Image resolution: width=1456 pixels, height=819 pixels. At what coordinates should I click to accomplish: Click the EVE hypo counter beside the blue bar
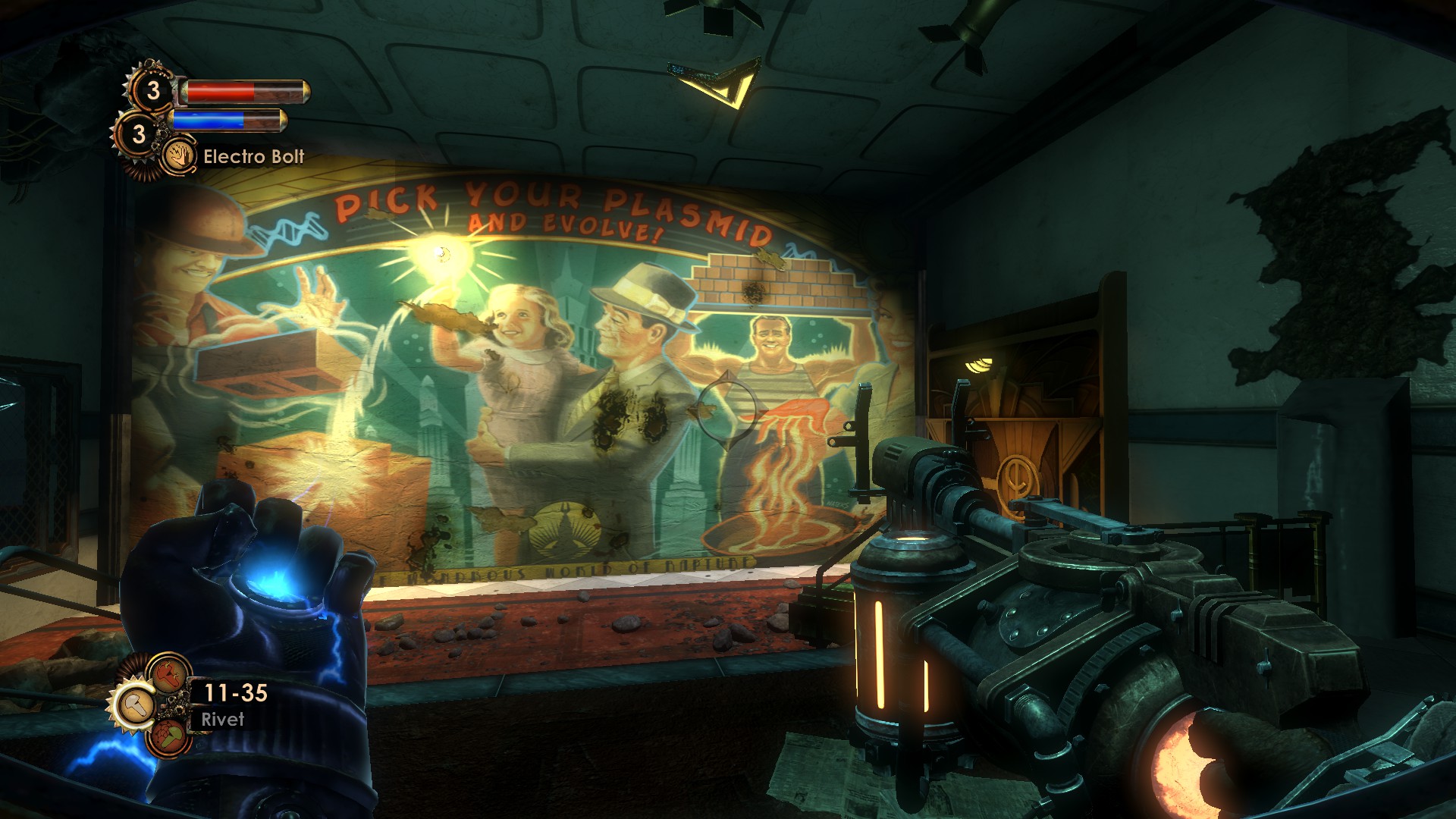tap(138, 134)
